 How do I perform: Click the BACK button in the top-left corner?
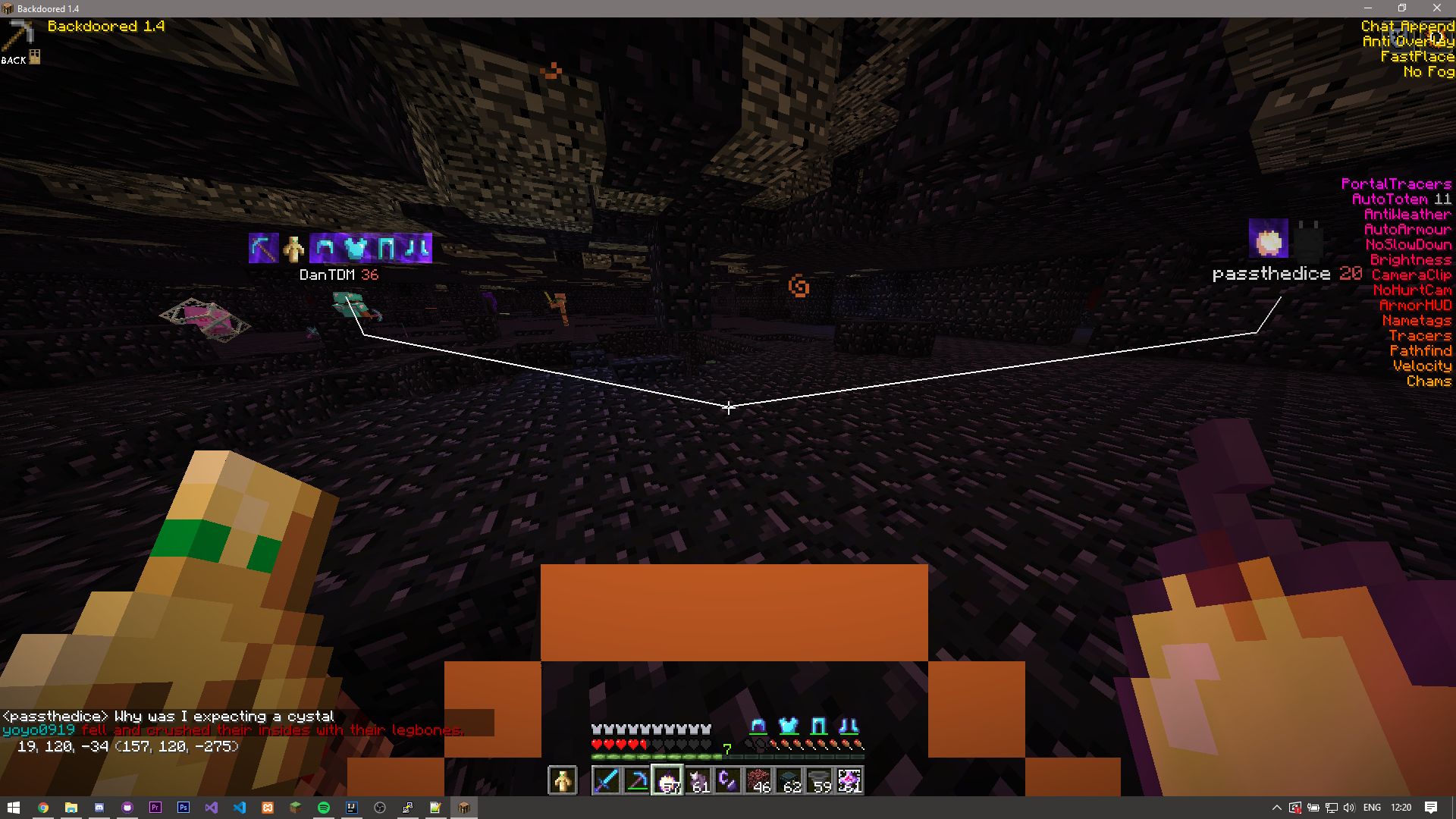(14, 59)
